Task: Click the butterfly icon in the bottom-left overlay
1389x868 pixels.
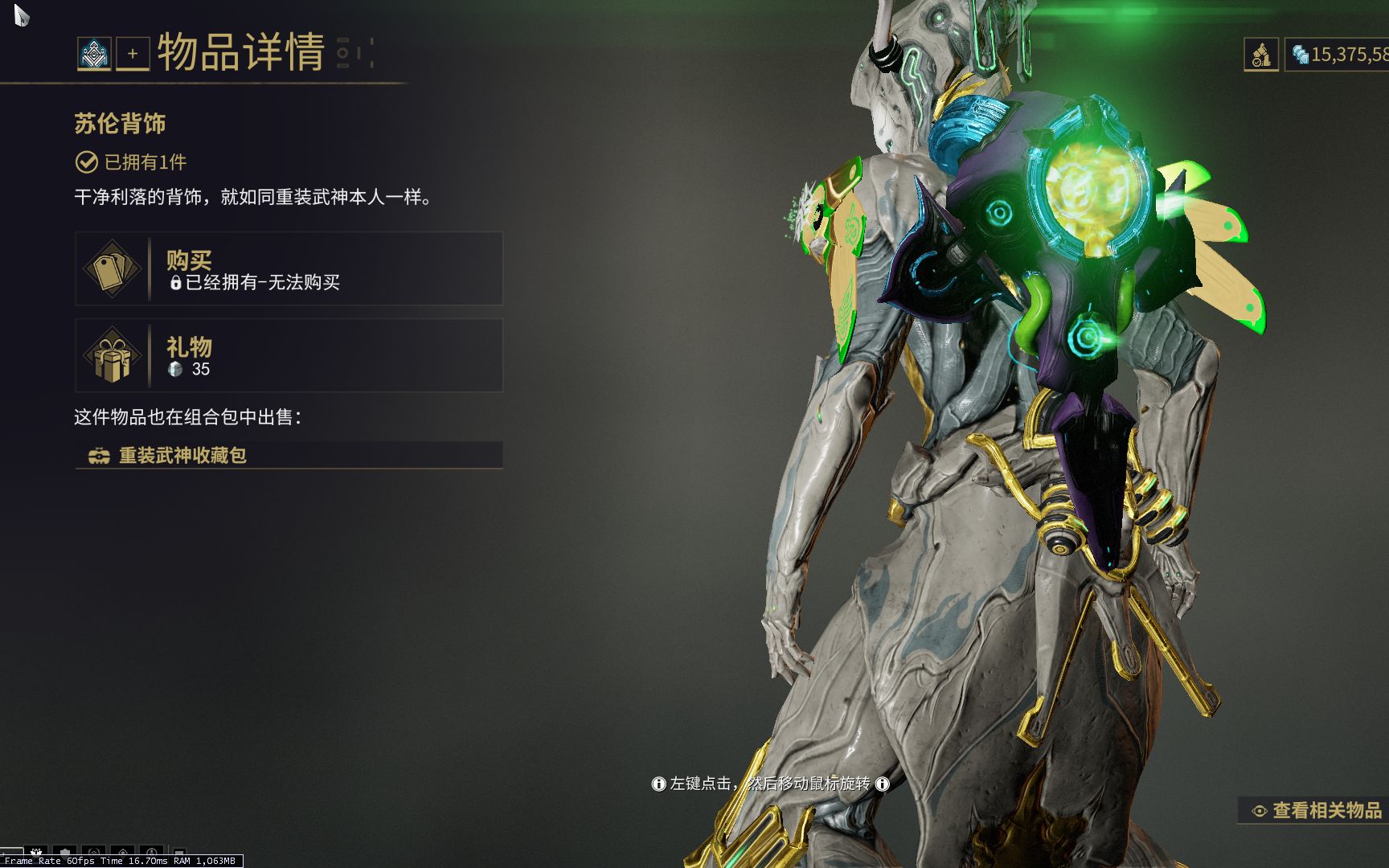Action: 36,852
